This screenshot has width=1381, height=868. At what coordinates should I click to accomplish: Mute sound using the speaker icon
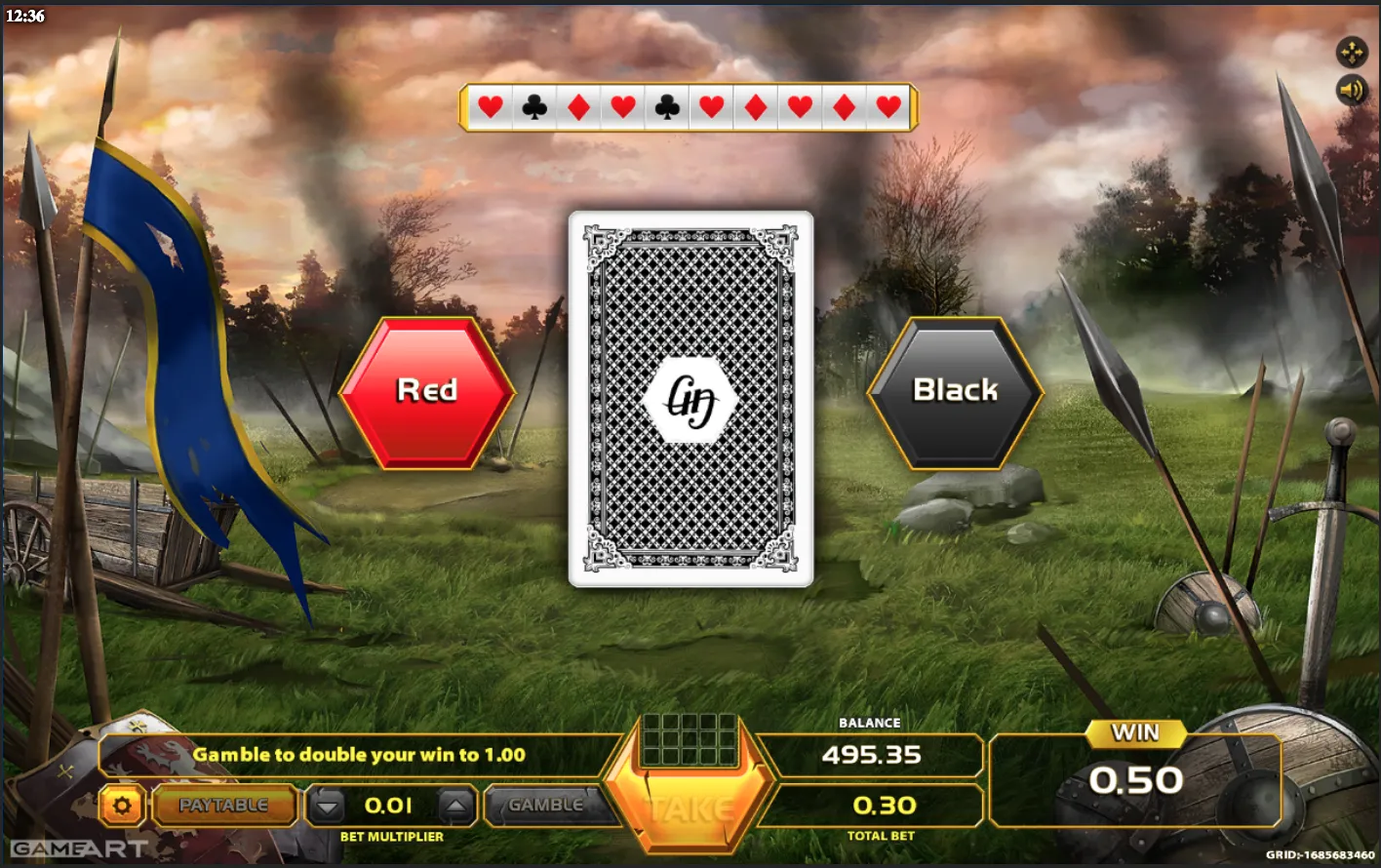1352,90
